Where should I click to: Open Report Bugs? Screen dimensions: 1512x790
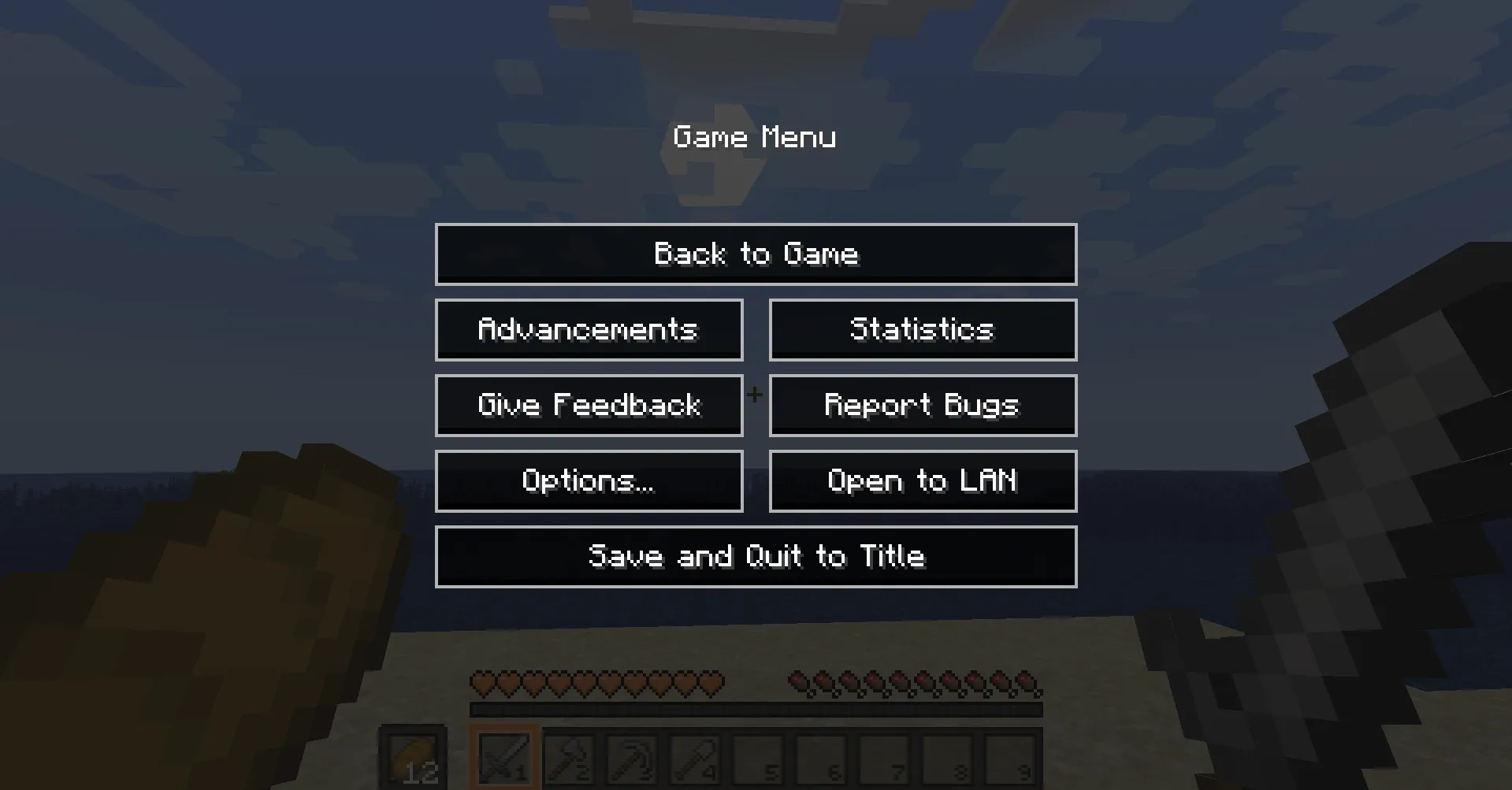click(x=922, y=405)
